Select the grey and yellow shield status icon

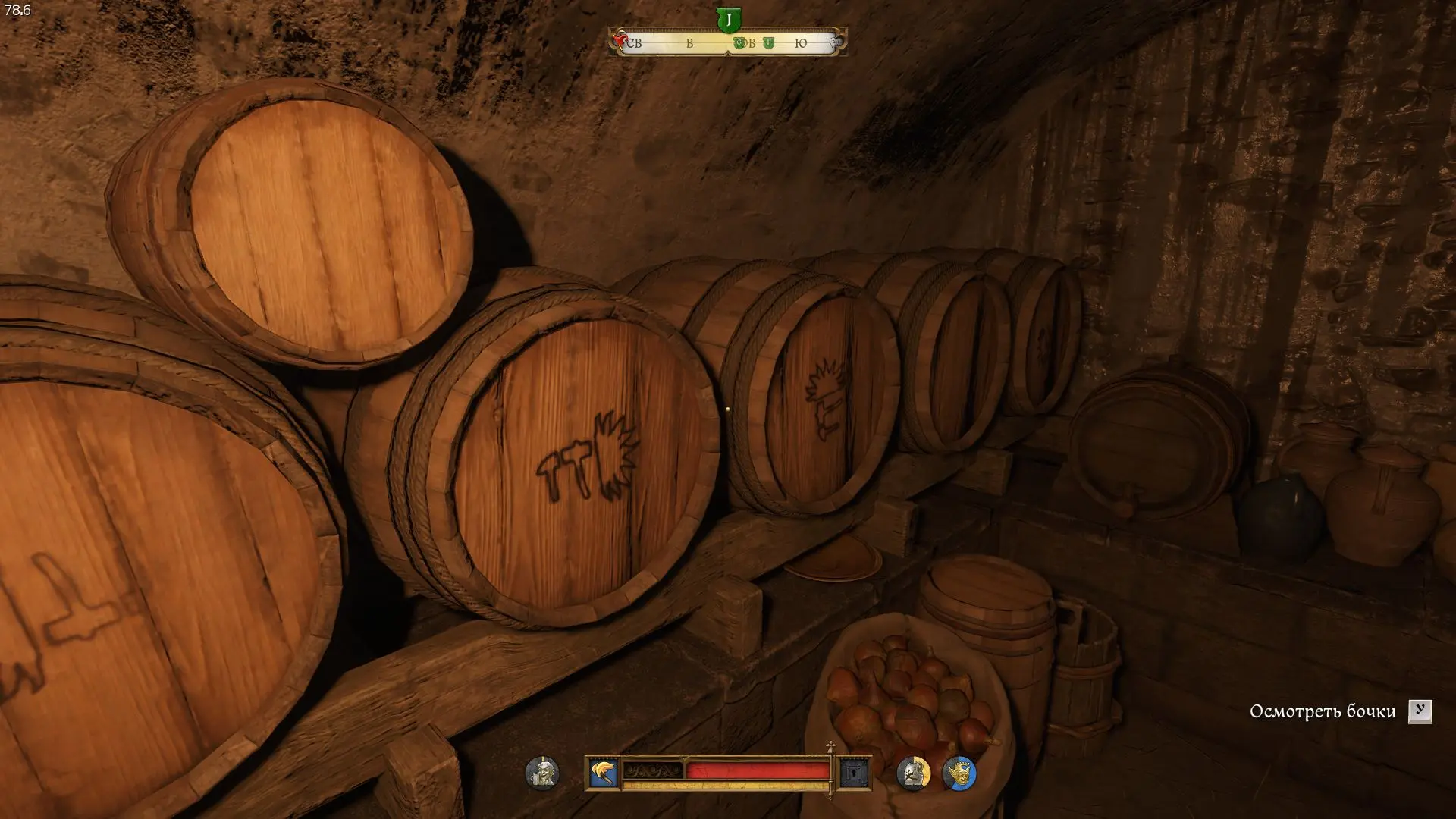tap(913, 773)
